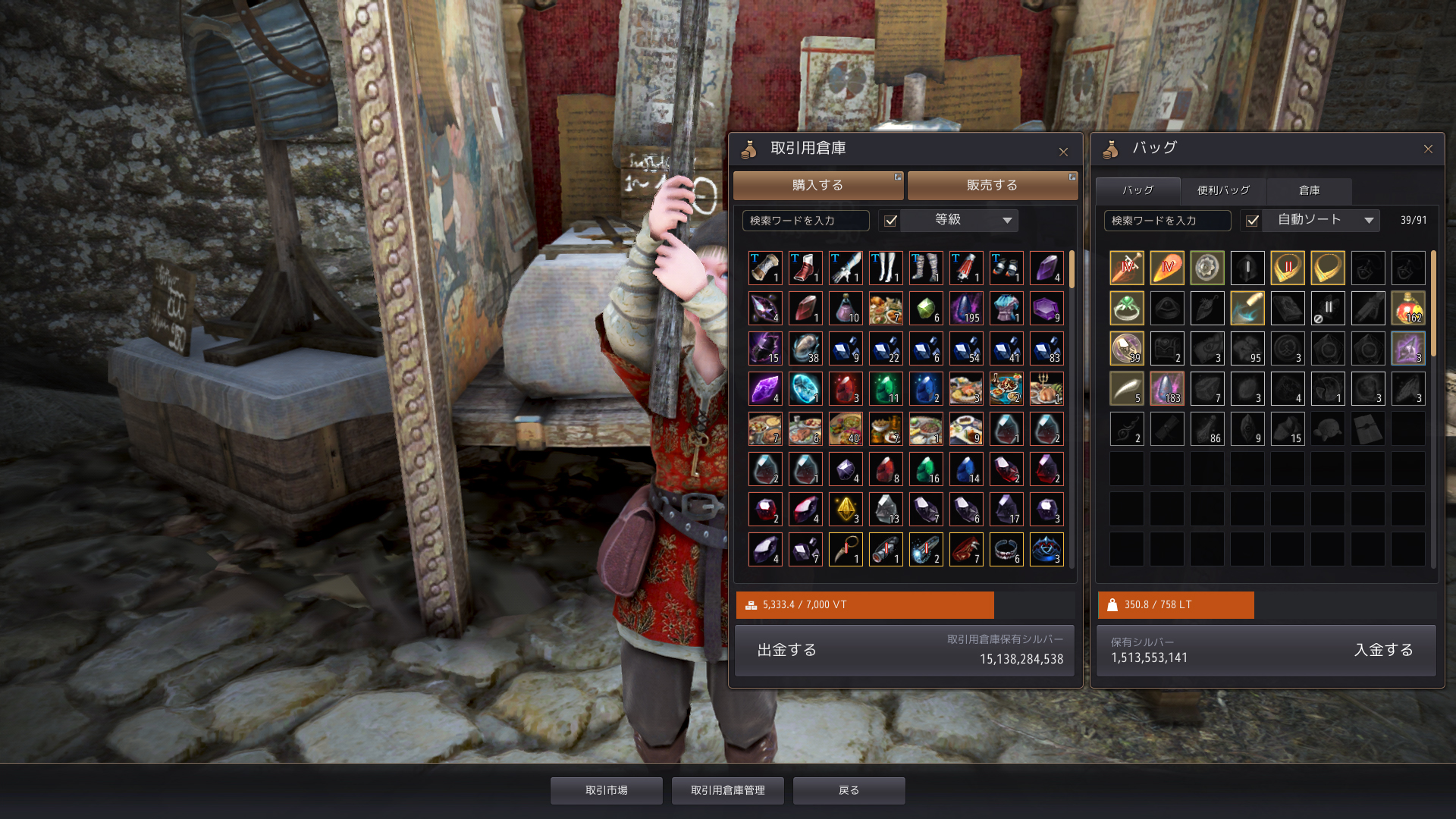Toggle the 自動ソート checkbox
1456x819 pixels.
click(x=1253, y=221)
